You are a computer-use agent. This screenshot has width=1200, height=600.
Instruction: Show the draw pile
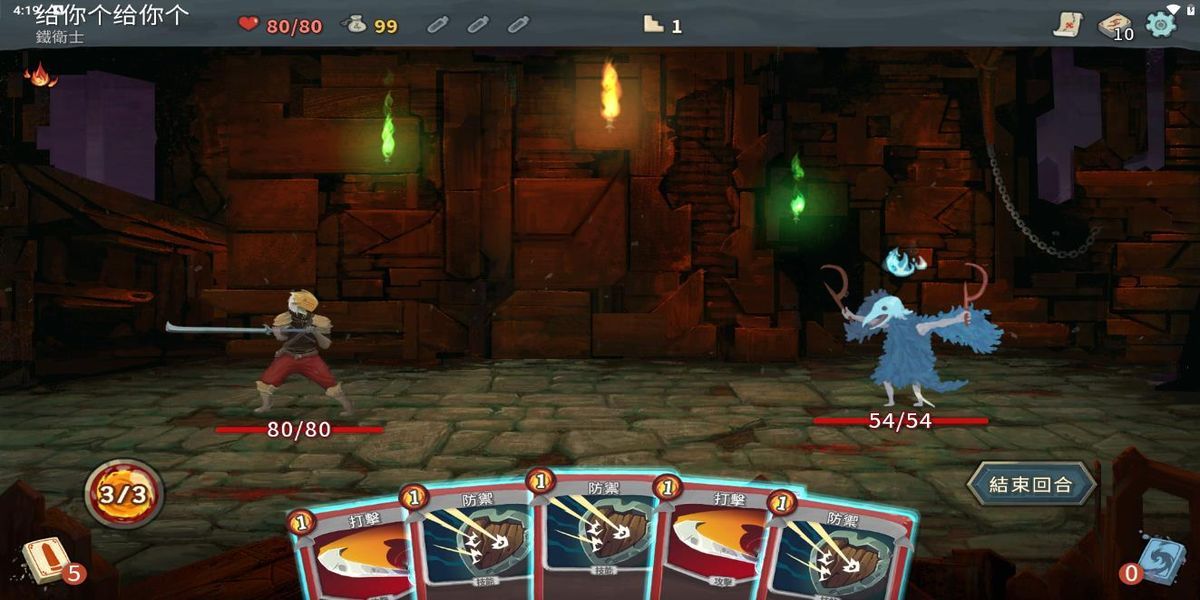coord(43,561)
